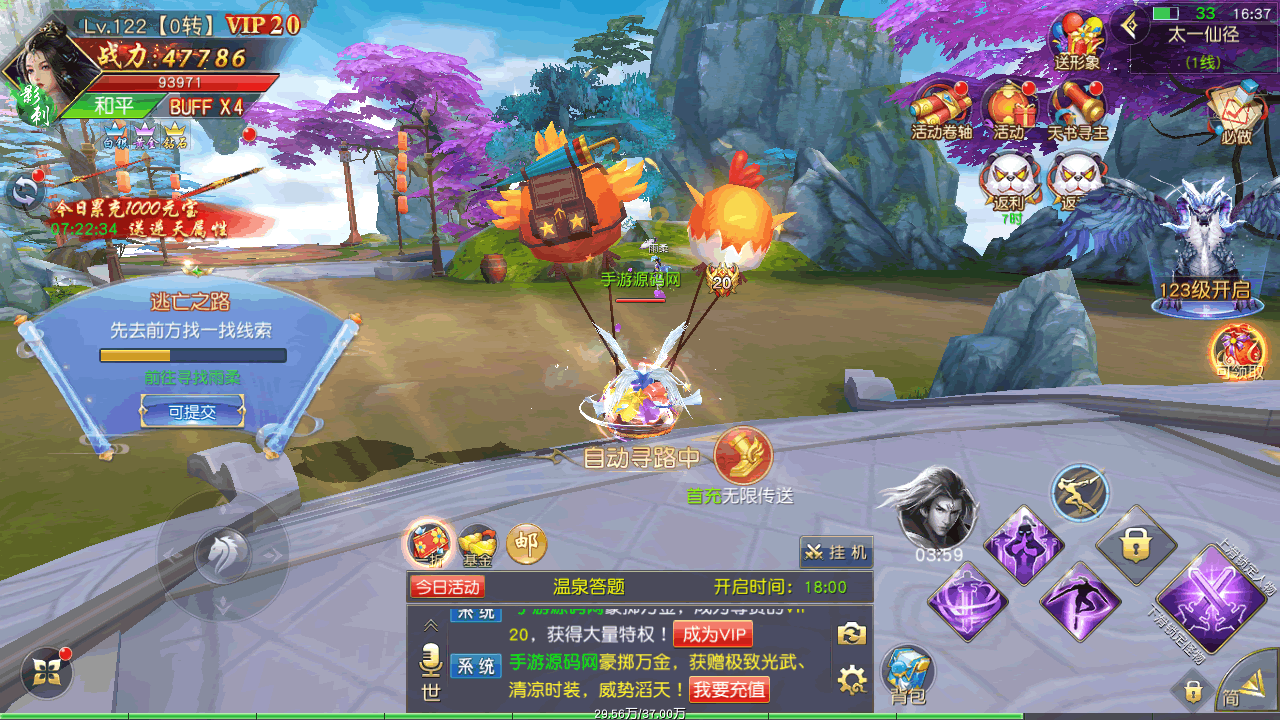
Task: Claim the 可领取 reward icon
Action: point(1238,353)
